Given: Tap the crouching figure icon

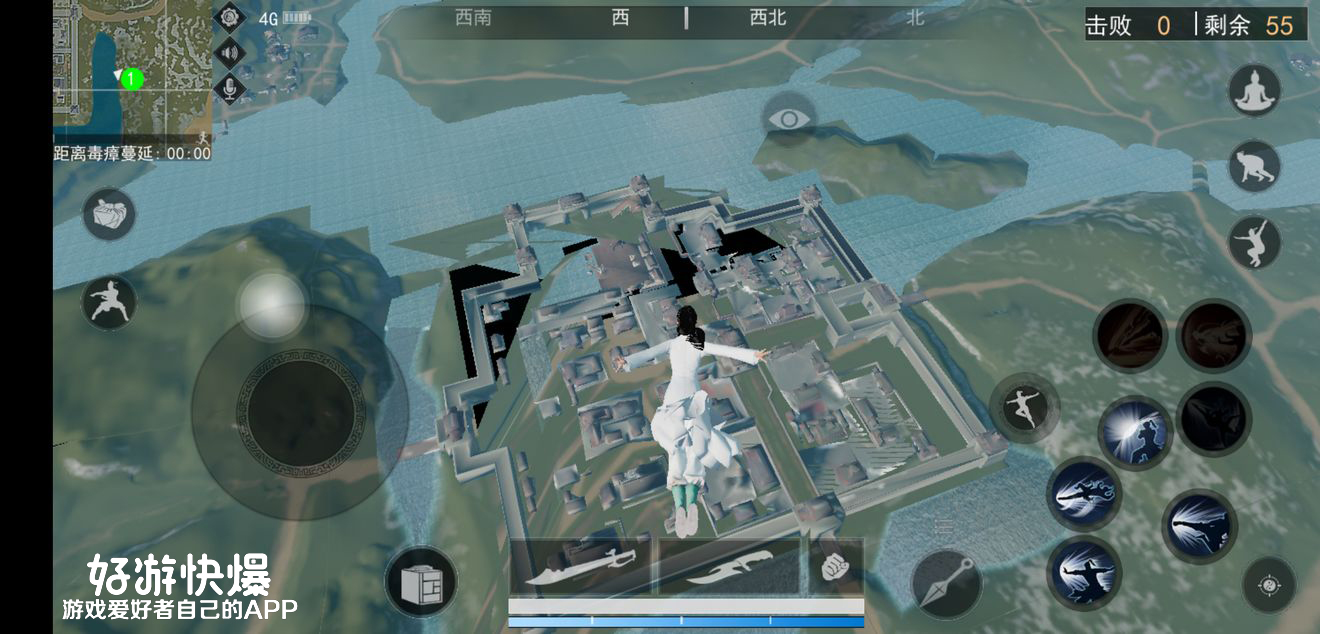Looking at the screenshot, I should point(1254,167).
